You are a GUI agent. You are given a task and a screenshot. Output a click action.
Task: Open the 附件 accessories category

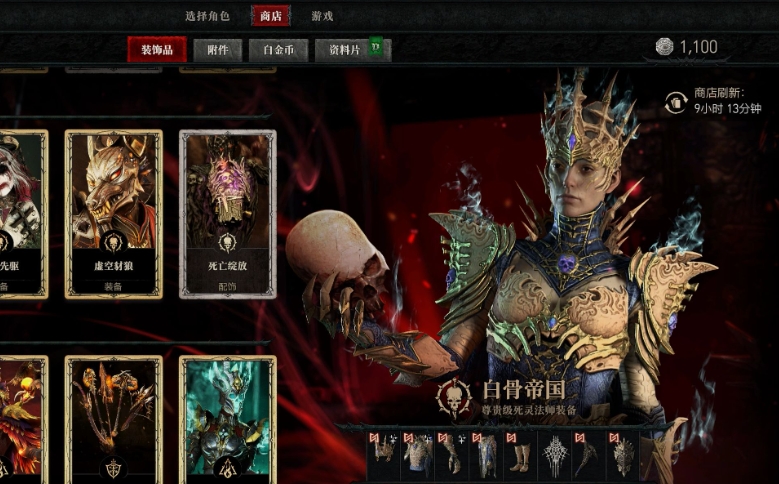pyautogui.click(x=217, y=49)
